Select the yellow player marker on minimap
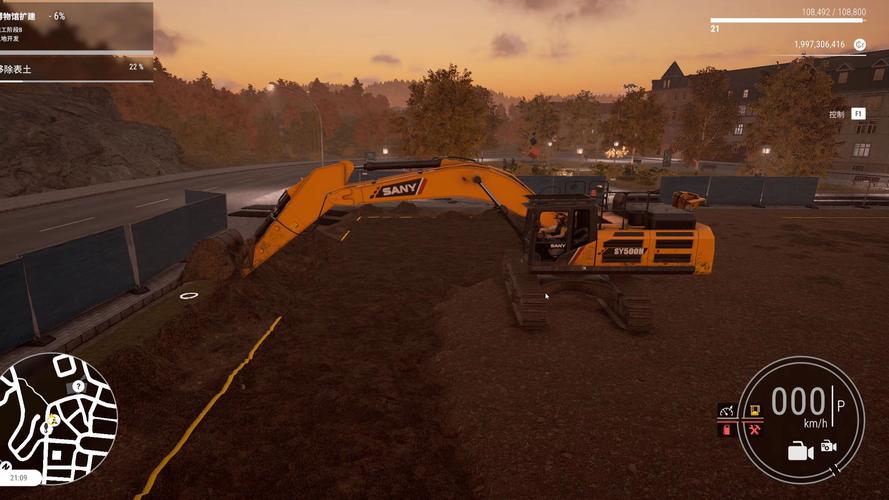 (x=52, y=421)
